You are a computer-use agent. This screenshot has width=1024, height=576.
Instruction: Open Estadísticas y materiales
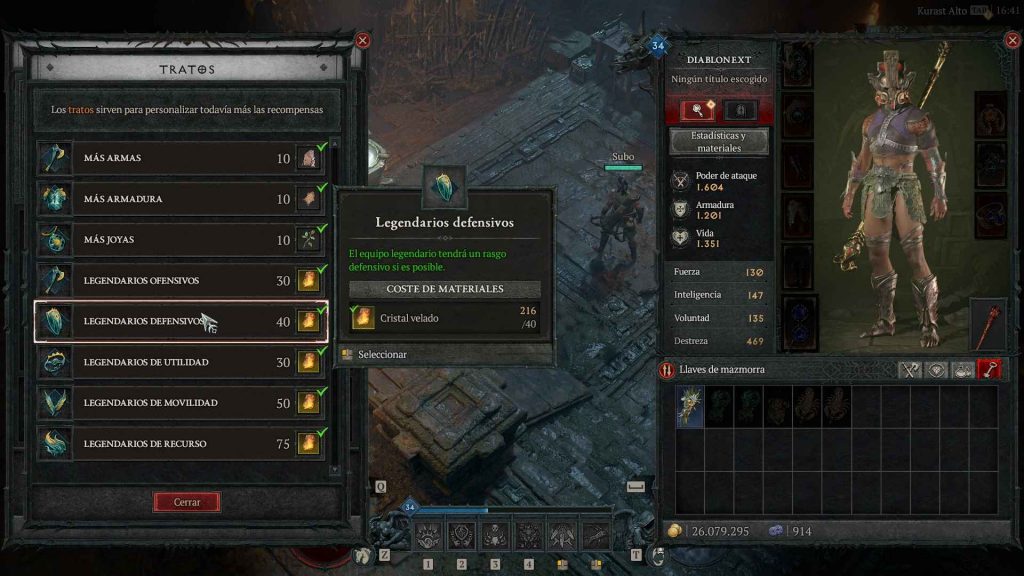[x=718, y=141]
